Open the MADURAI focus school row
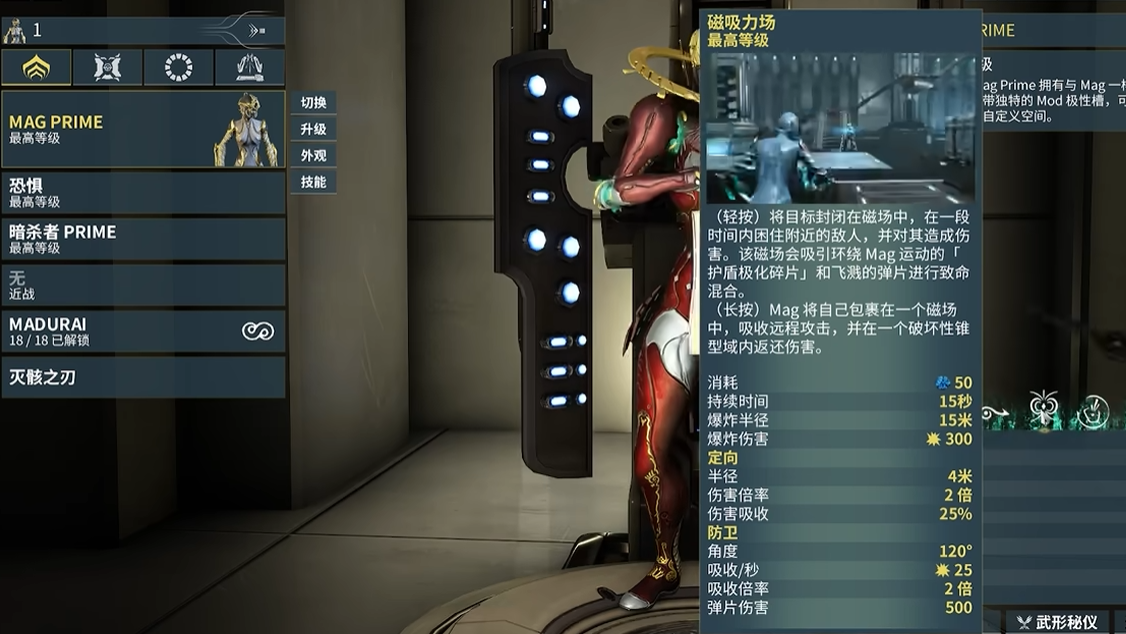 pos(143,331)
